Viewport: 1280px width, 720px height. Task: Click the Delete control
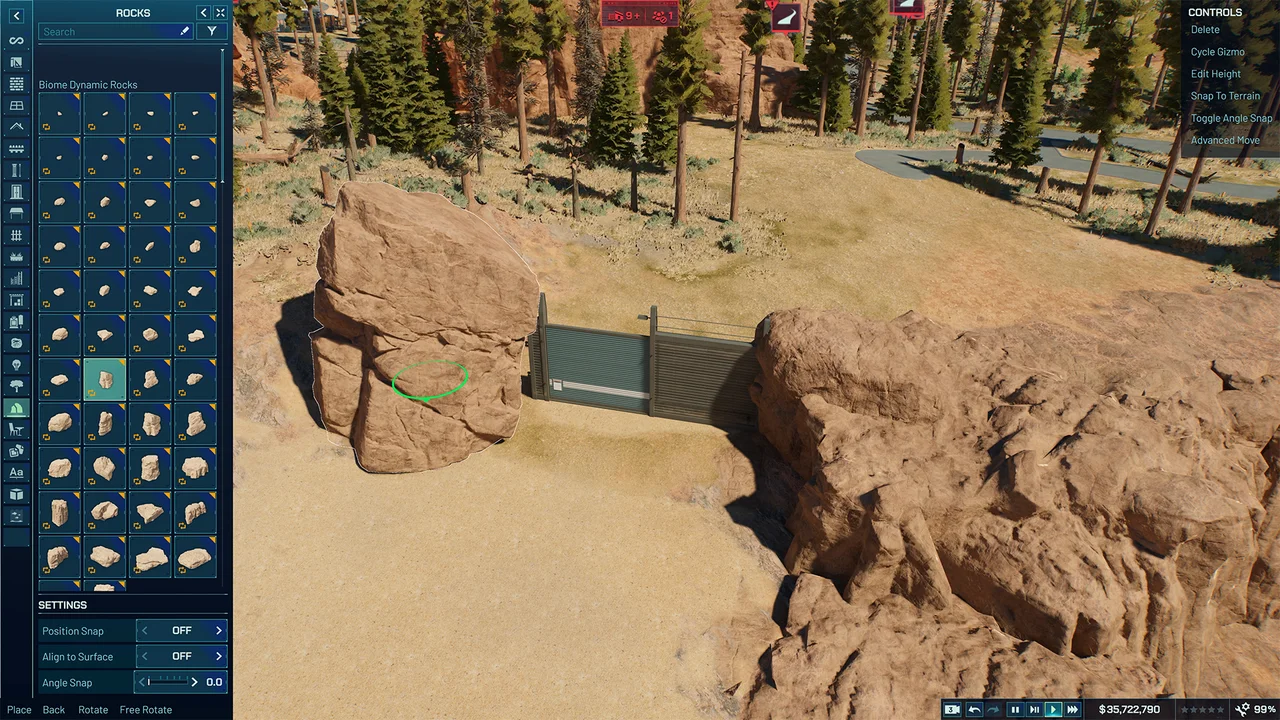[1205, 30]
